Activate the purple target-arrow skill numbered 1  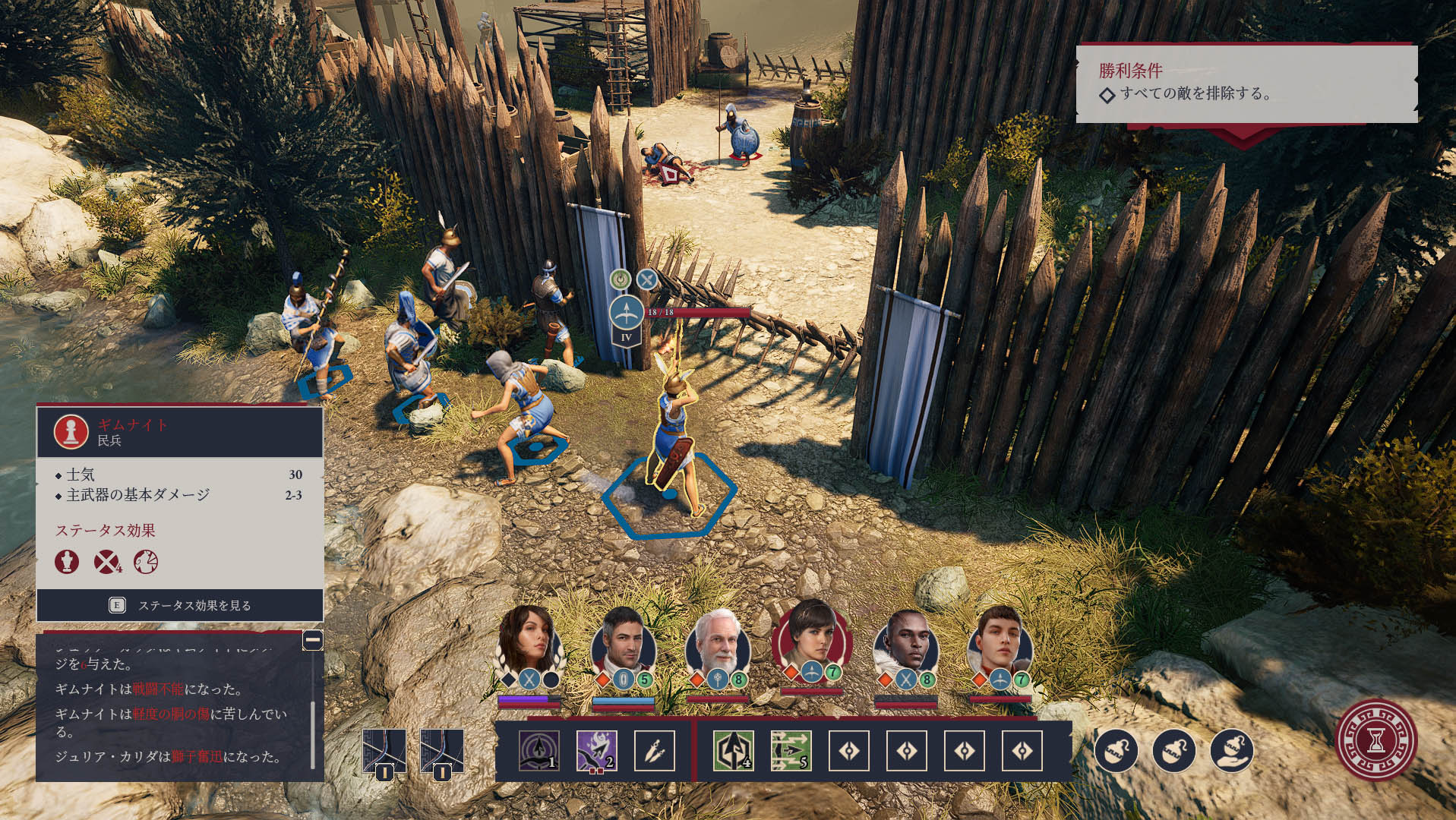(539, 751)
